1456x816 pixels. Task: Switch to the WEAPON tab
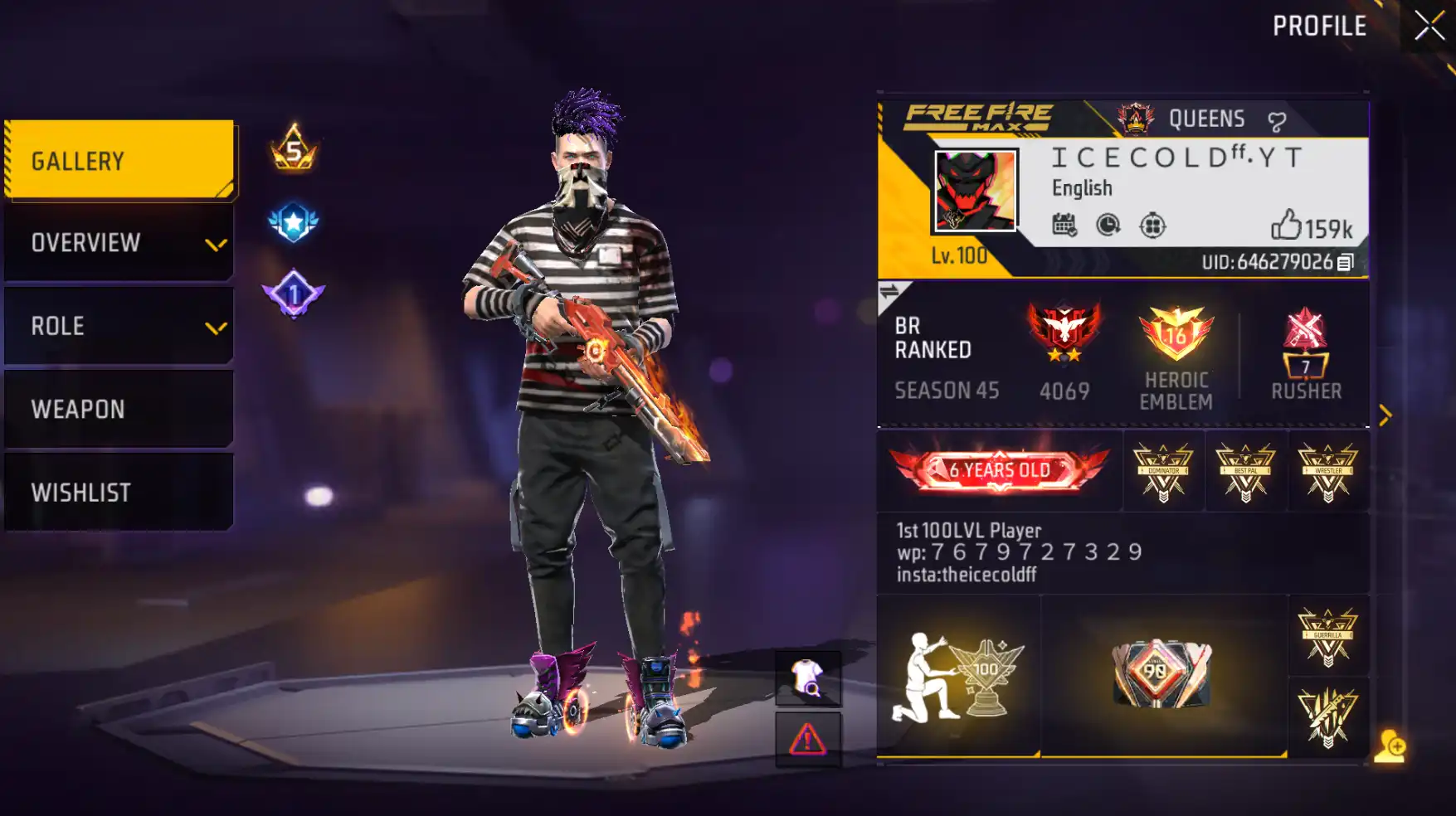116,409
